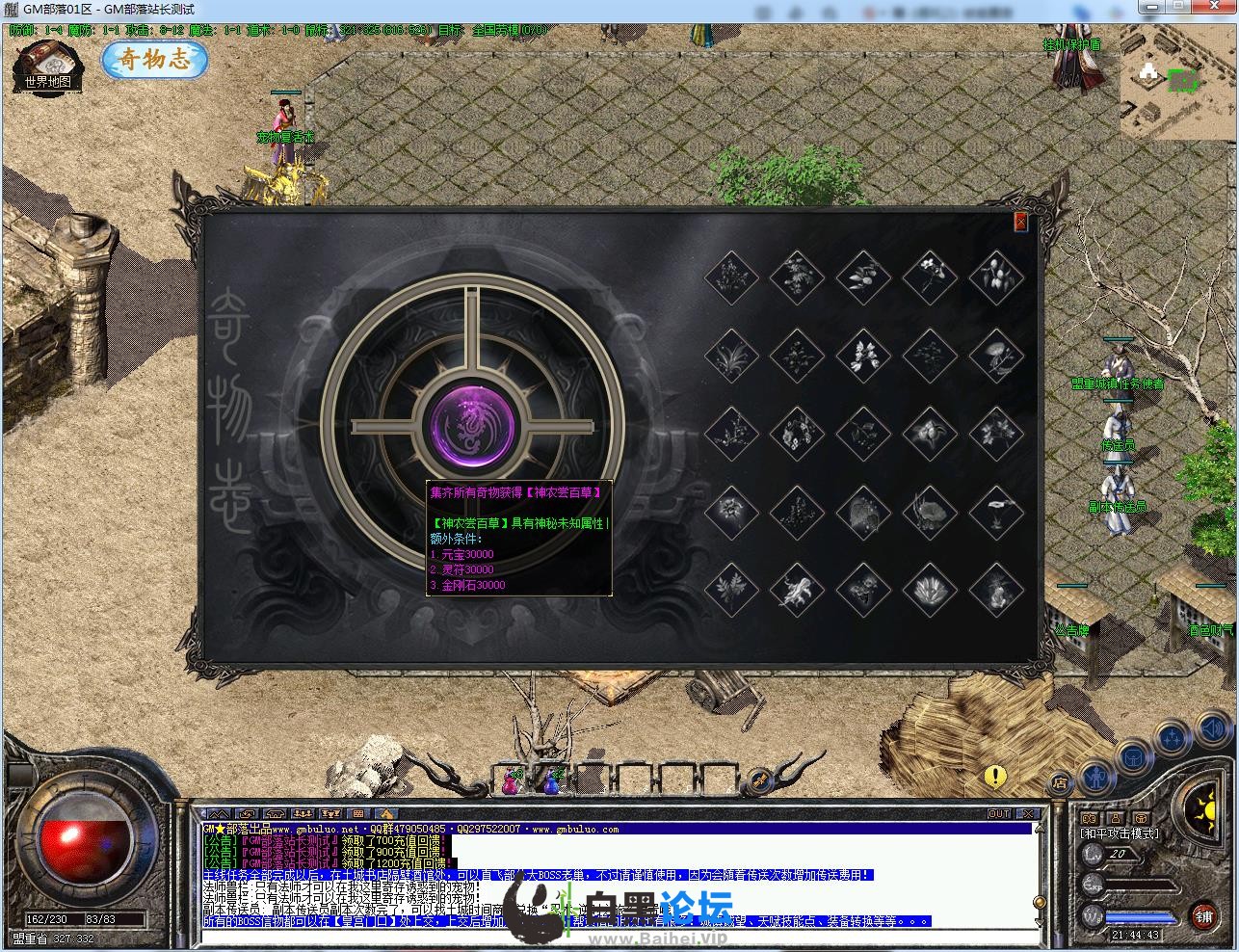Click the yellow exclamation quest alert
The height and width of the screenshot is (952, 1239).
(x=995, y=776)
